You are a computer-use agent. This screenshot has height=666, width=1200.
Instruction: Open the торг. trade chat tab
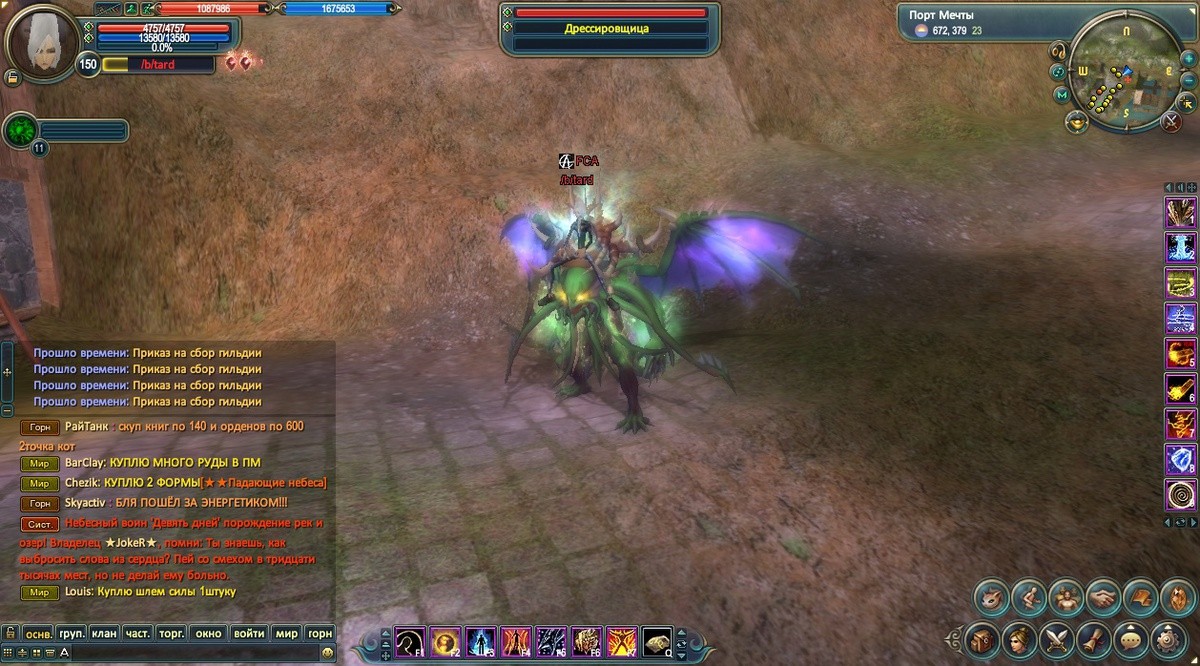(172, 633)
